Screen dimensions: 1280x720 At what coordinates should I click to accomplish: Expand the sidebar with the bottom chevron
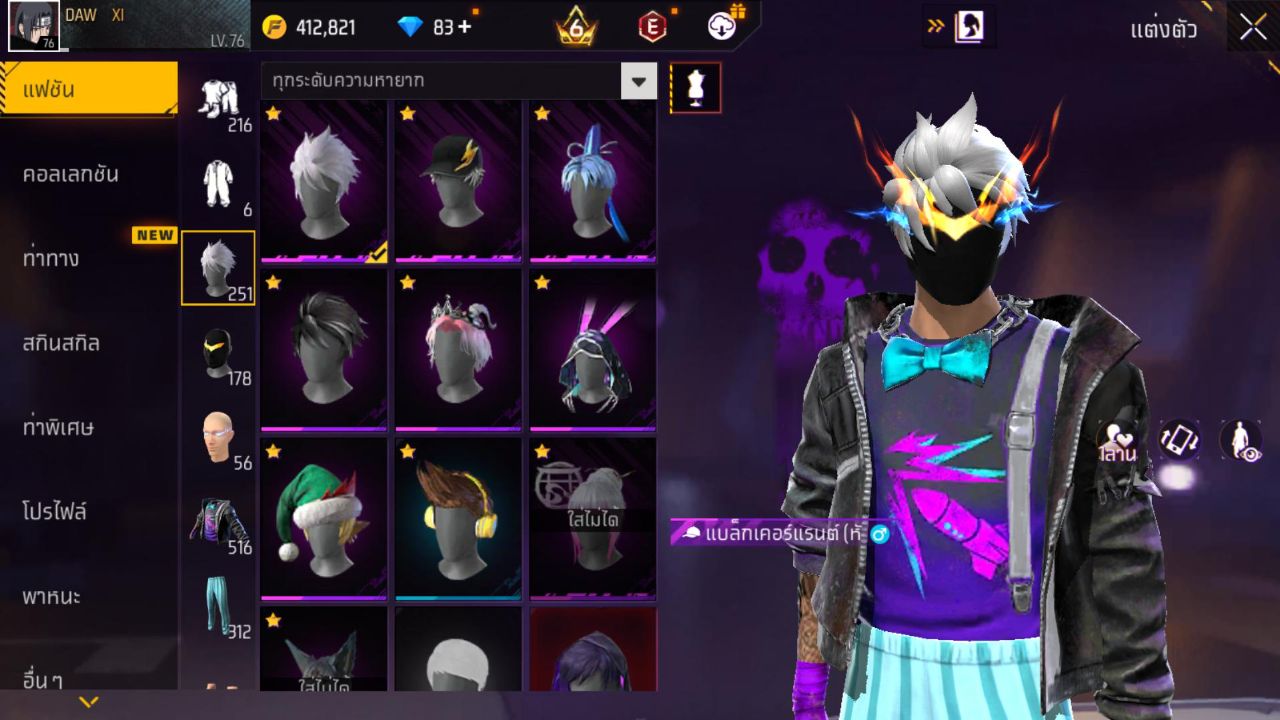coord(88,702)
